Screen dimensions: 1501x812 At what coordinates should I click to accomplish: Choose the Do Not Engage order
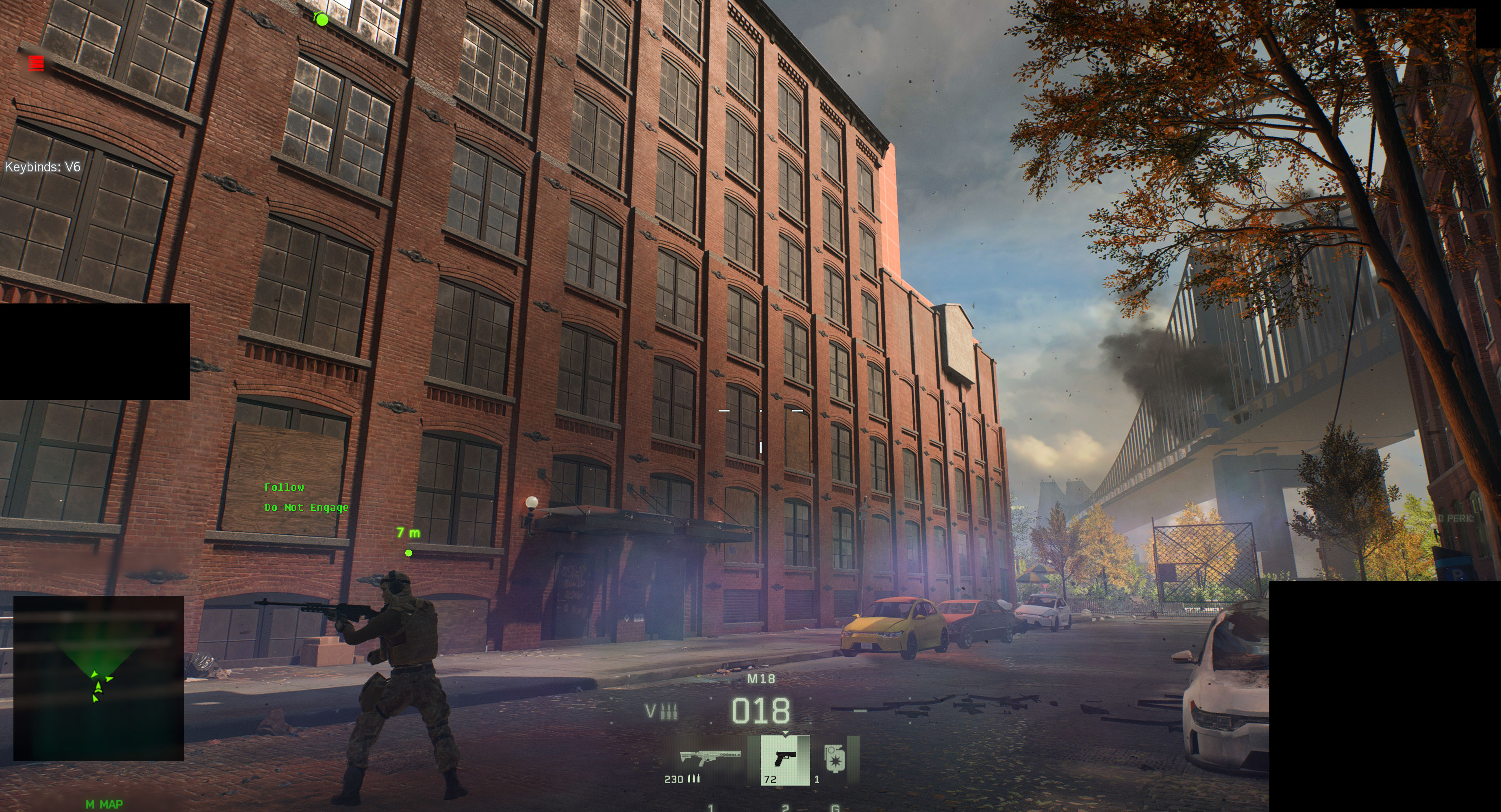tap(306, 507)
